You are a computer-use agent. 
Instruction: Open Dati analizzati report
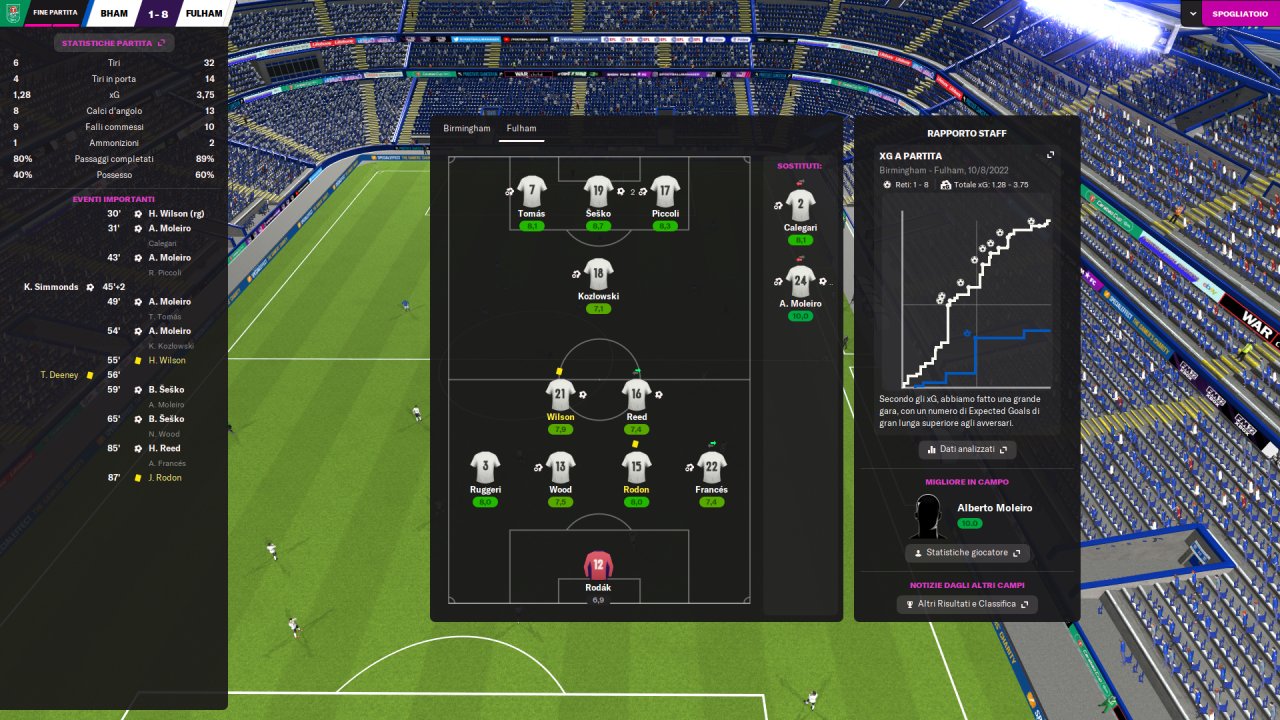pyautogui.click(x=967, y=449)
